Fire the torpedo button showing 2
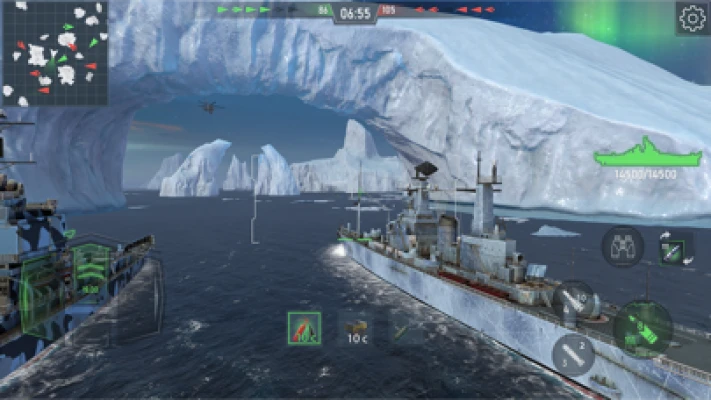This screenshot has height=400, width=711. click(x=573, y=354)
